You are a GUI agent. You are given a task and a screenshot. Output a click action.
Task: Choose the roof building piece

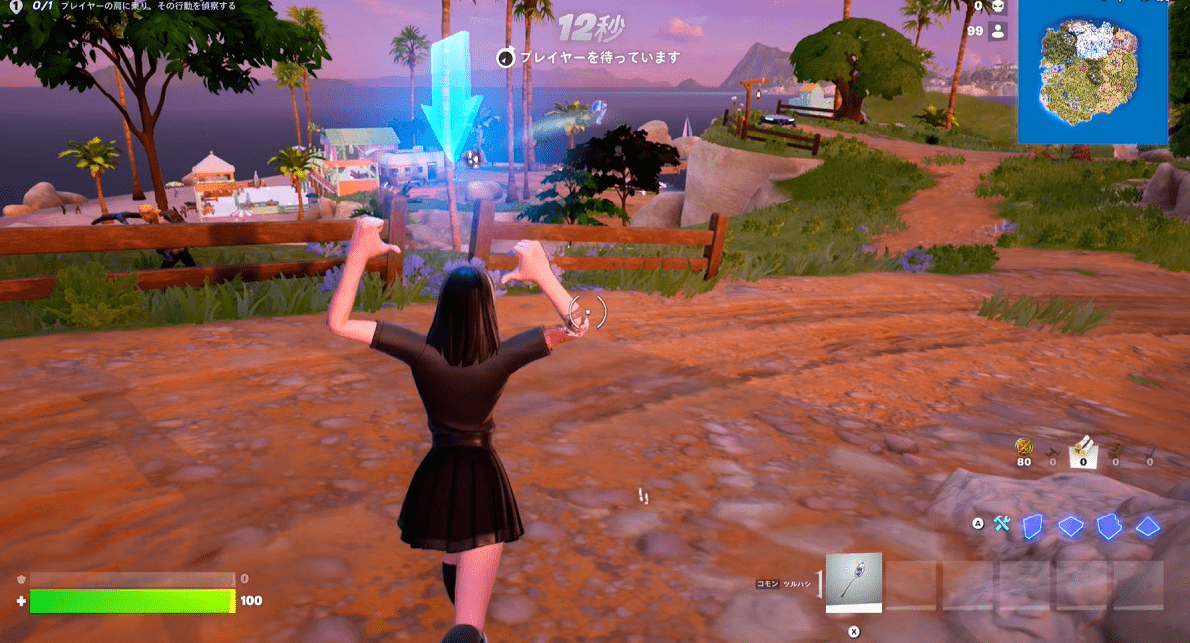tap(1147, 526)
